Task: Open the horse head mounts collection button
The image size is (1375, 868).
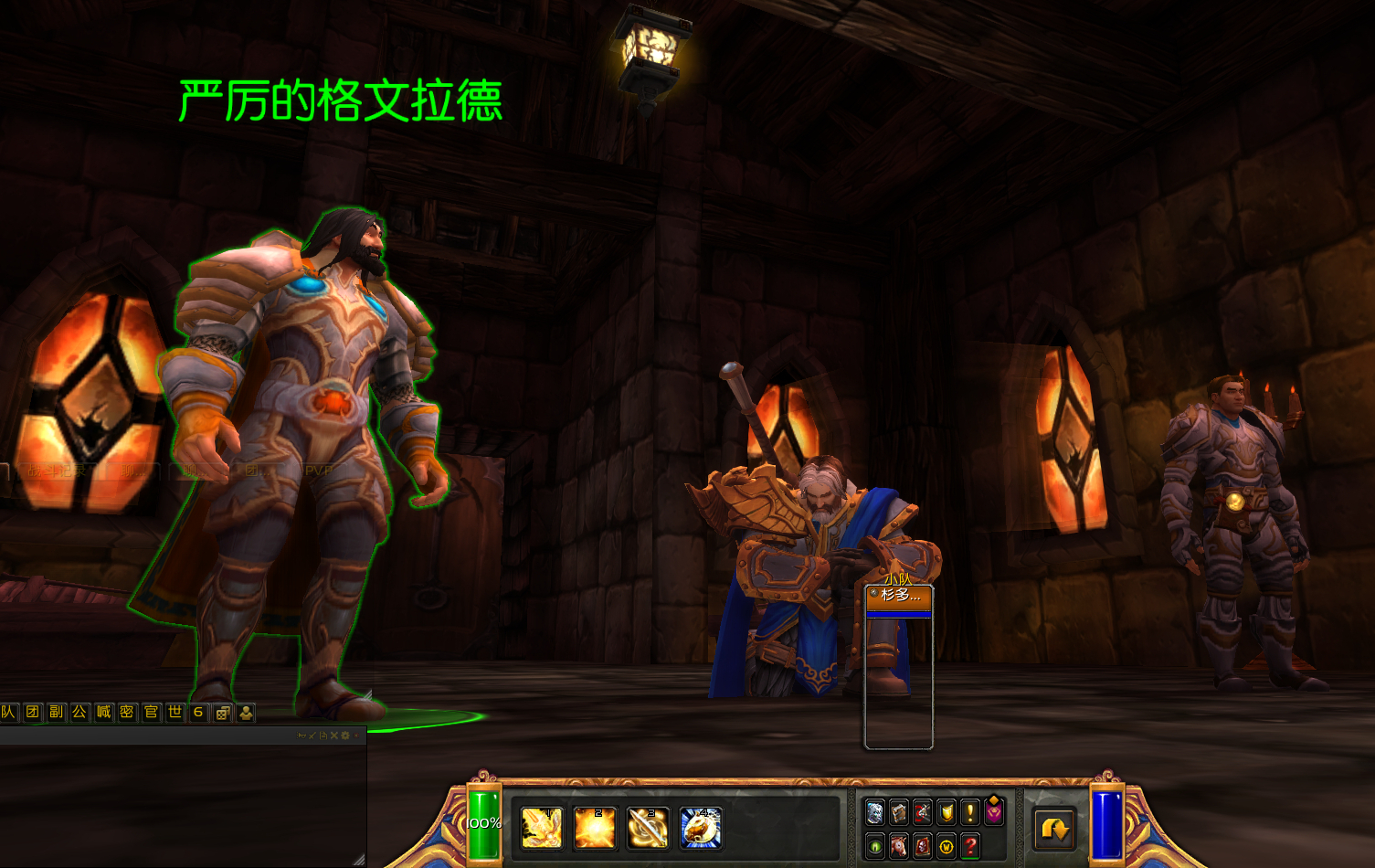Action: click(899, 847)
